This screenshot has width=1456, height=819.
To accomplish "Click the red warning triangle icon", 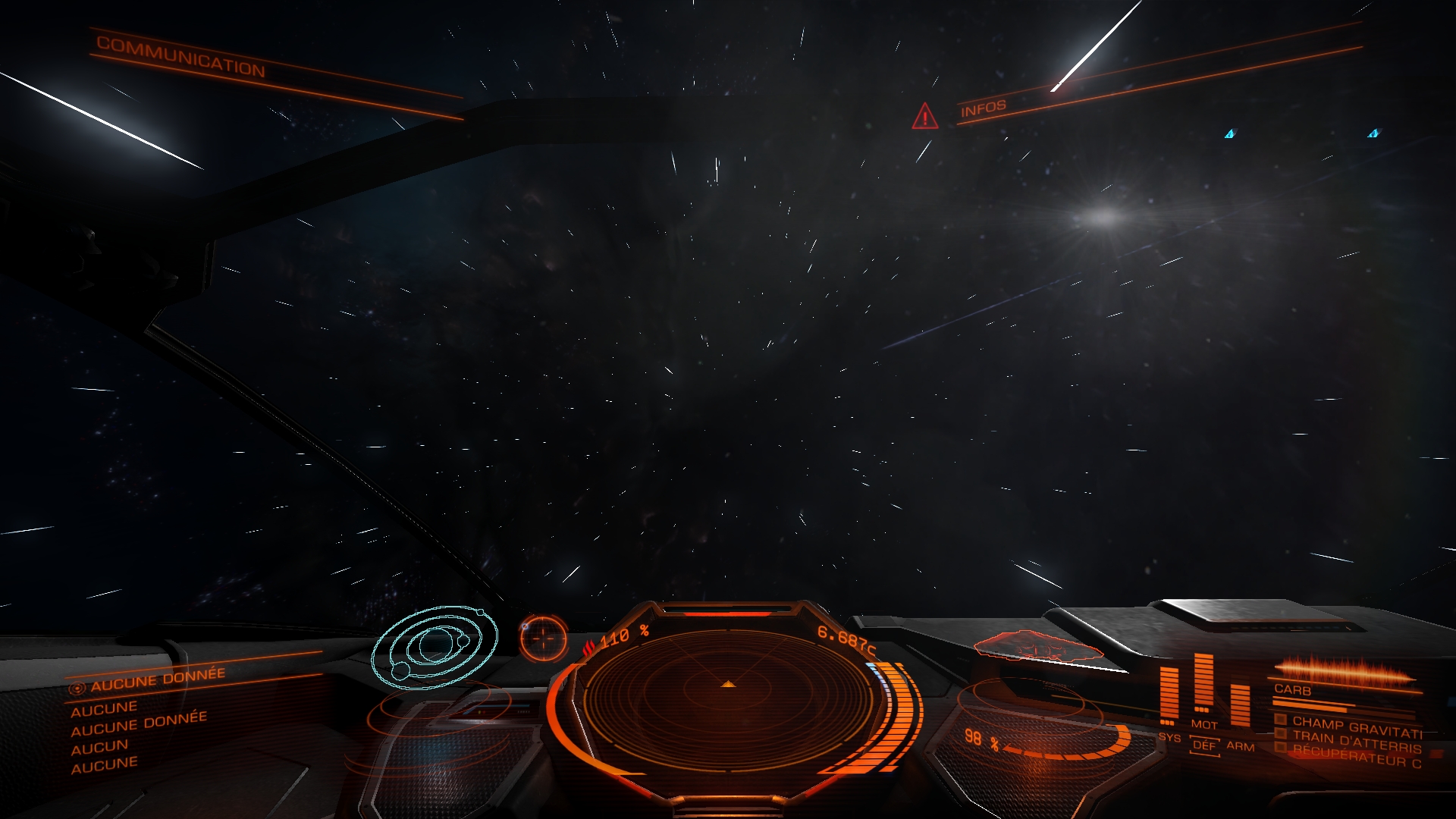I will 924,117.
